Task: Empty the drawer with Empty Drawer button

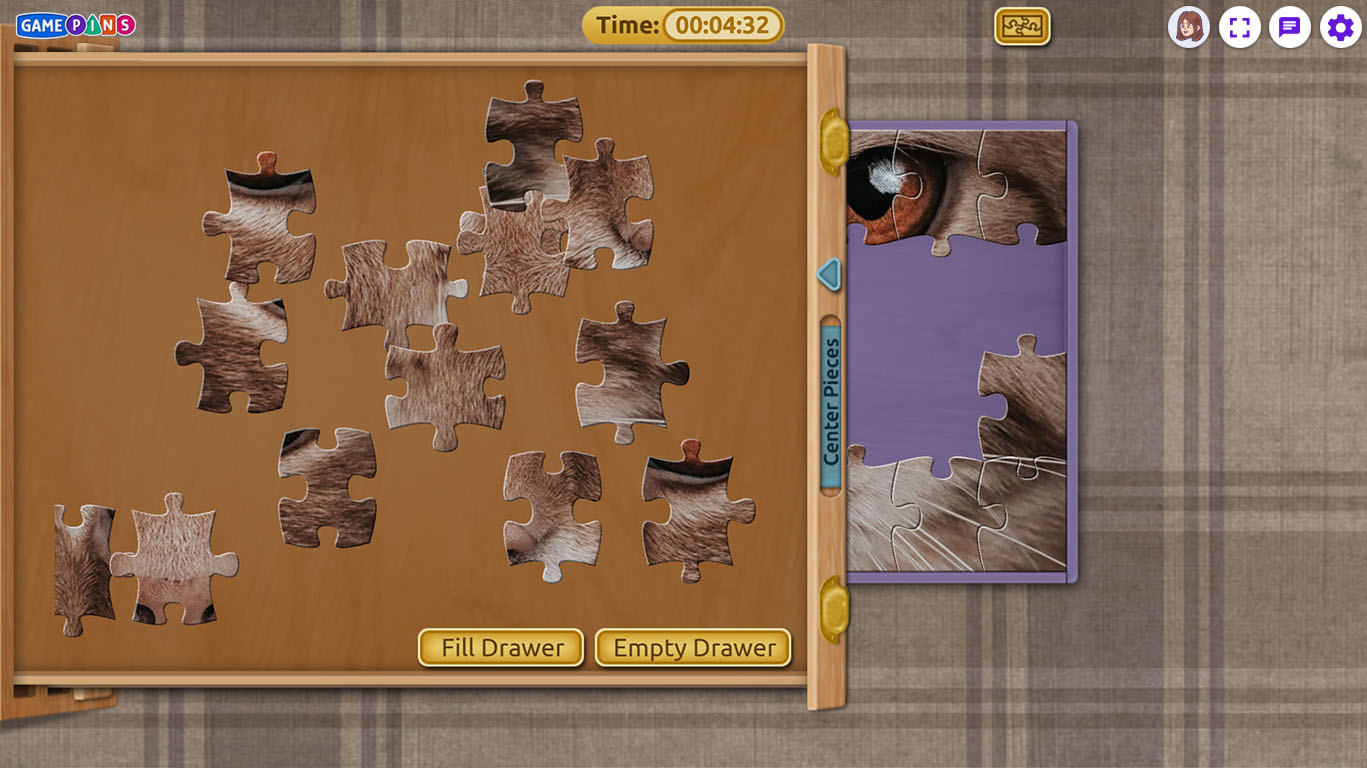Action: pyautogui.click(x=693, y=648)
